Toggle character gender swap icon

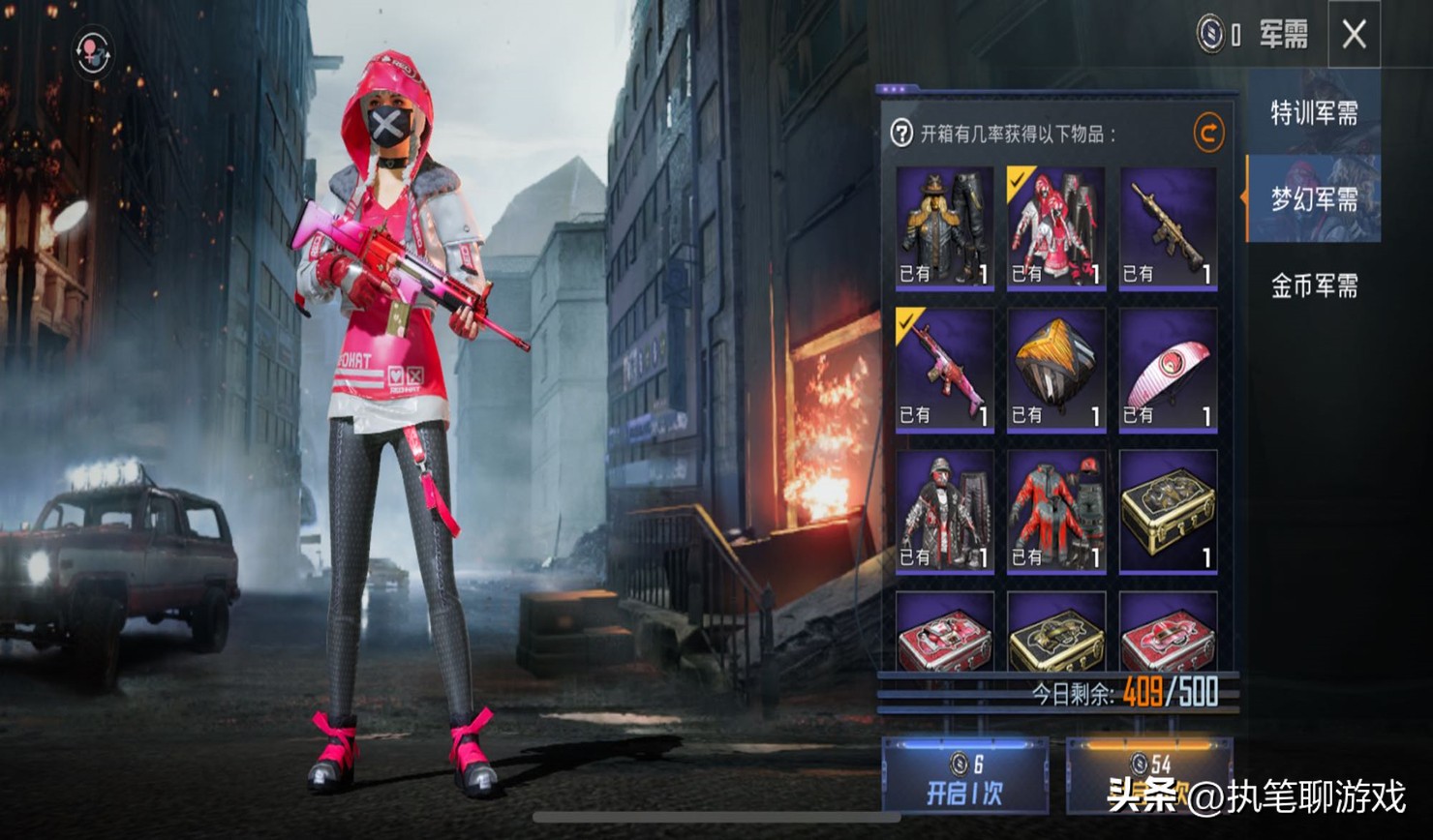point(93,53)
